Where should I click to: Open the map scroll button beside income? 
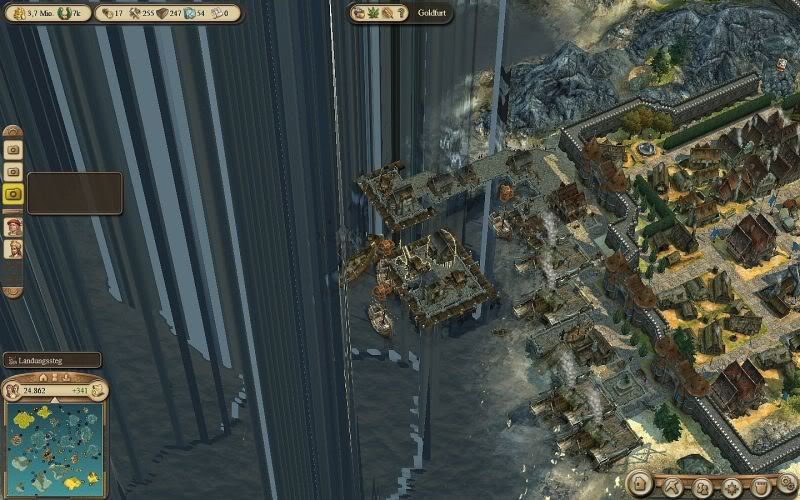100,389
